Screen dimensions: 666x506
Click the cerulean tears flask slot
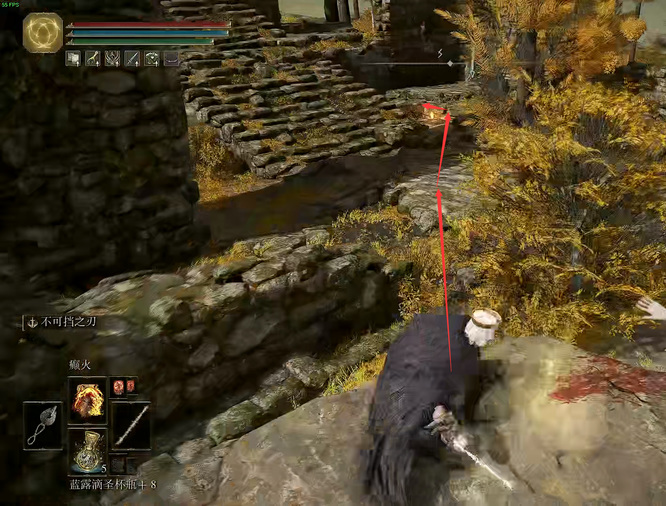coord(87,449)
